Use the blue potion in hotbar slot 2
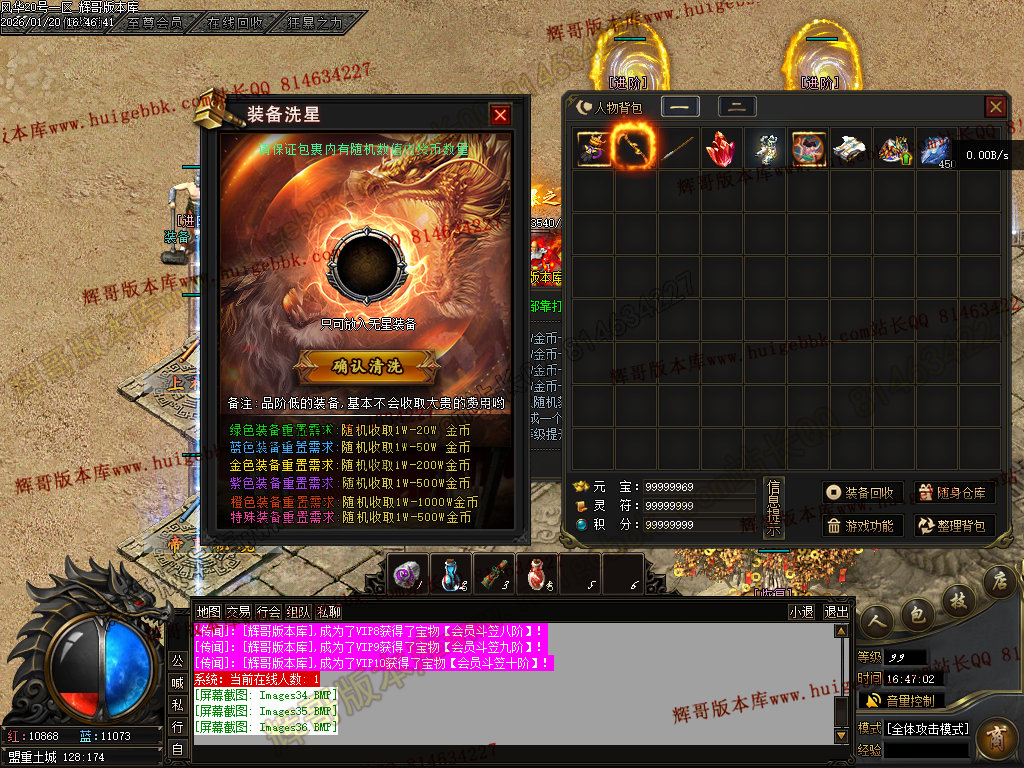The height and width of the screenshot is (768, 1024). pyautogui.click(x=452, y=573)
